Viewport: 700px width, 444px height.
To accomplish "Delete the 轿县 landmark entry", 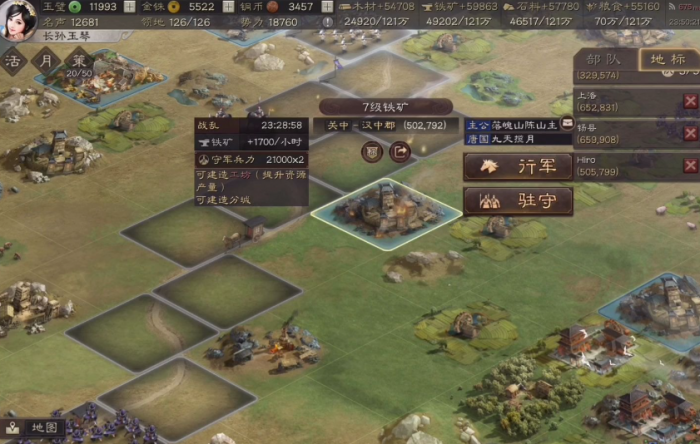I will (690, 133).
